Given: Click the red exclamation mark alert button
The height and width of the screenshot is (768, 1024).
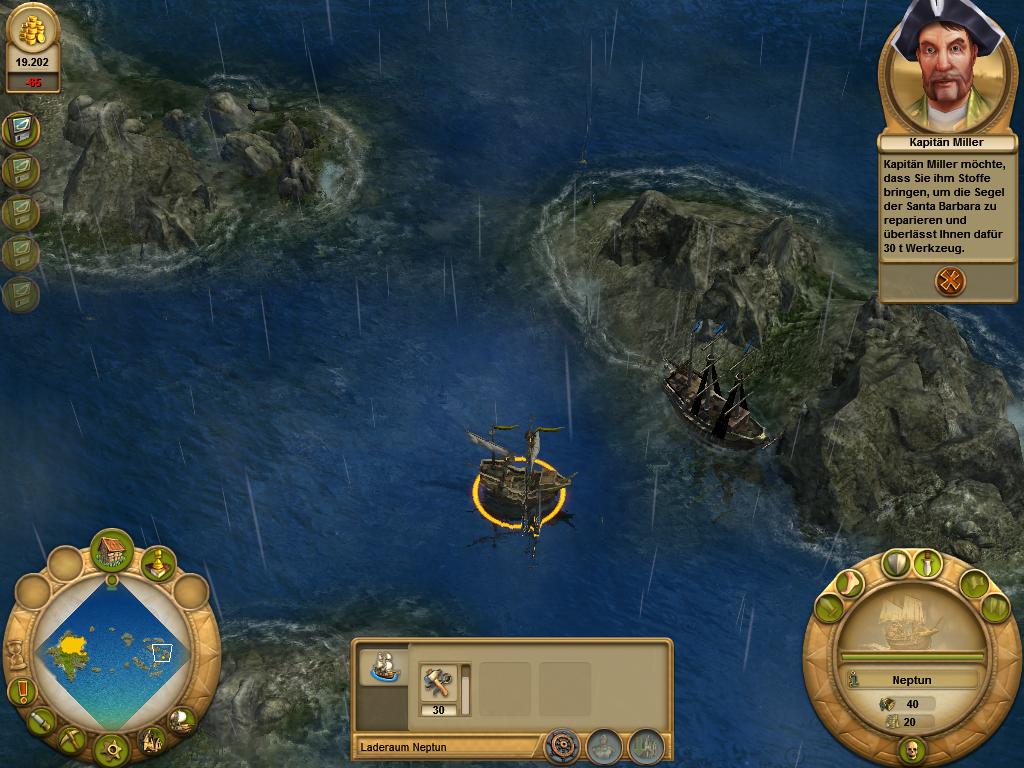Looking at the screenshot, I should tap(21, 690).
